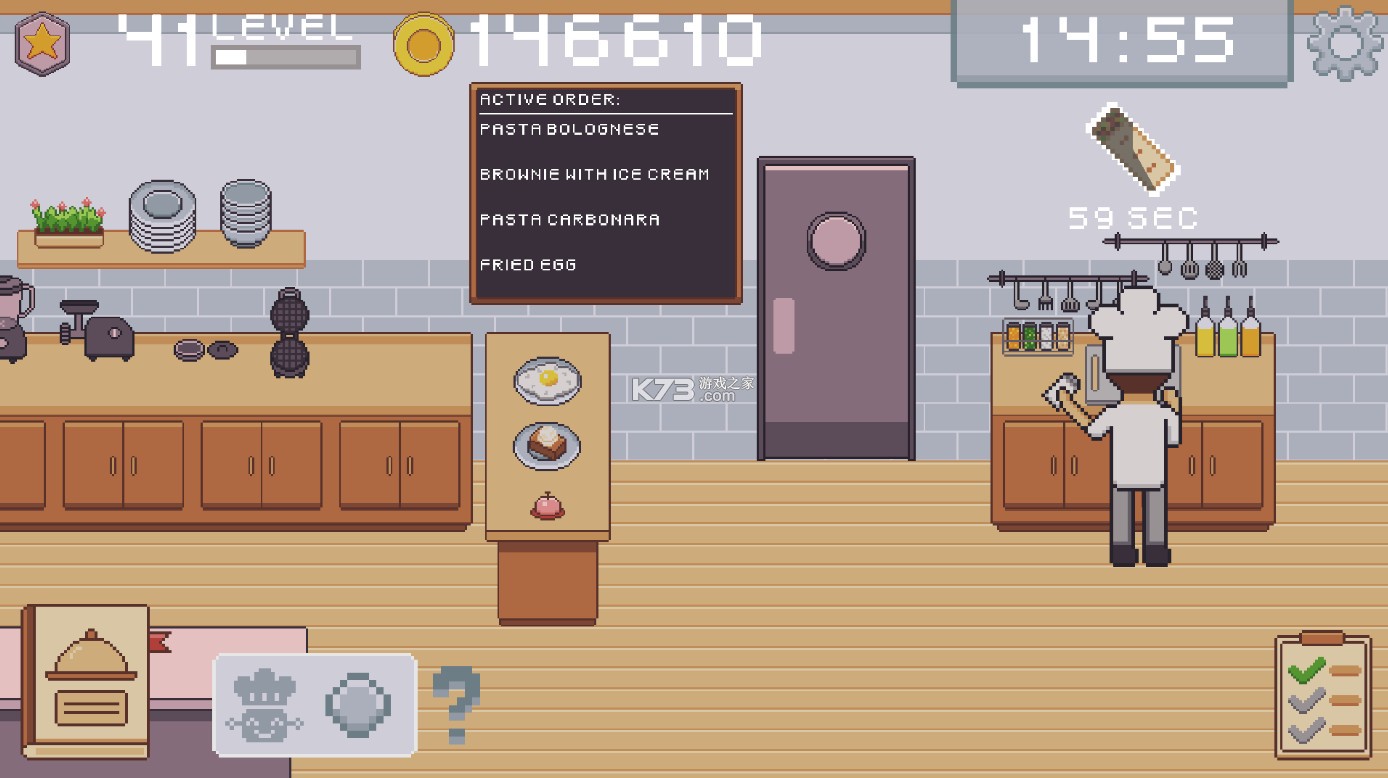1388x778 pixels.
Task: Select Pasta Bolognese on the order board
Action: pos(568,129)
